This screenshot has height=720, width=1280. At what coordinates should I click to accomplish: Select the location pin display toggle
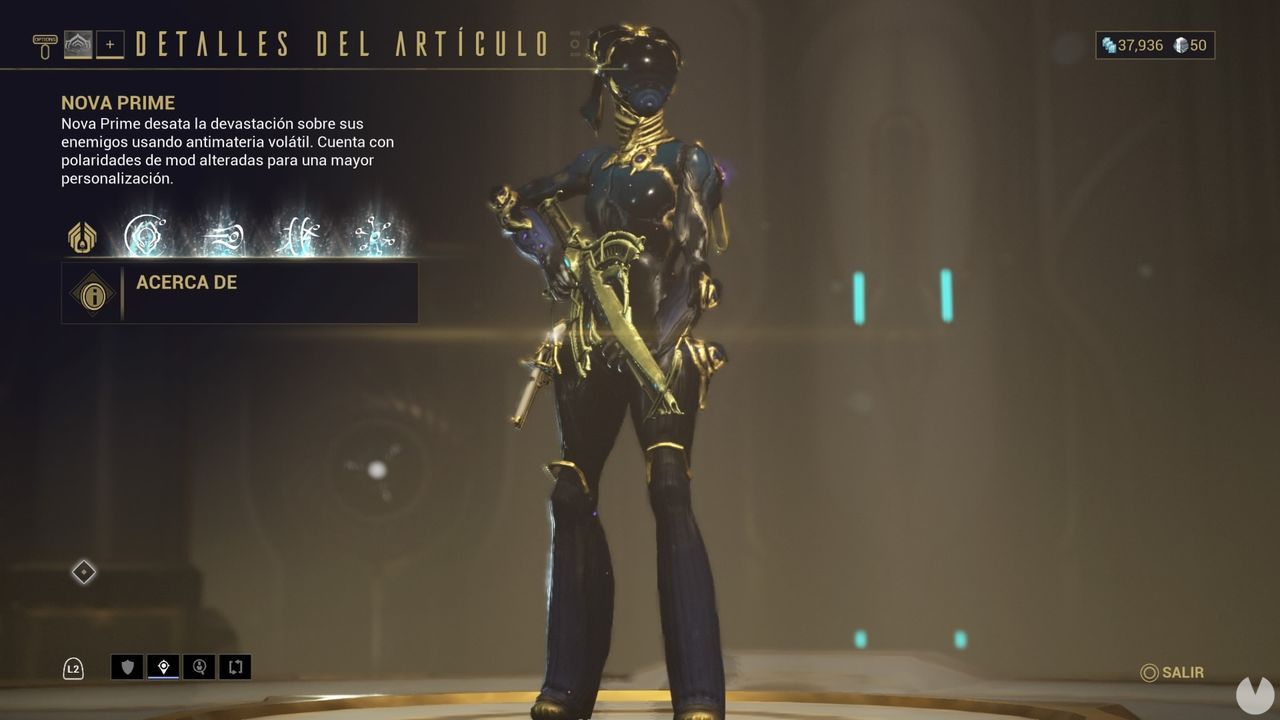pos(161,667)
